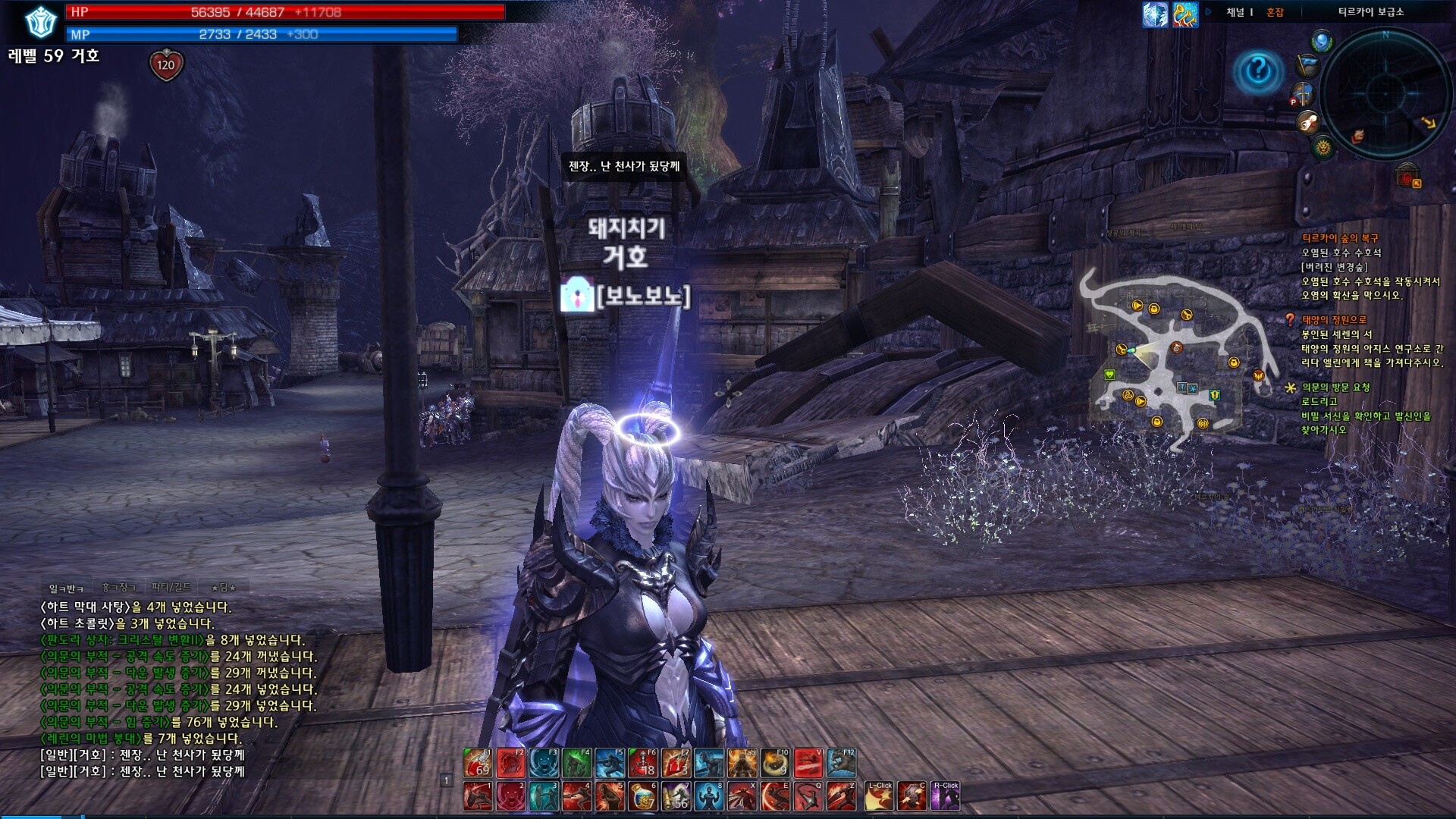Activate the purple R-Click skill icon
The width and height of the screenshot is (1456, 819).
[x=946, y=796]
